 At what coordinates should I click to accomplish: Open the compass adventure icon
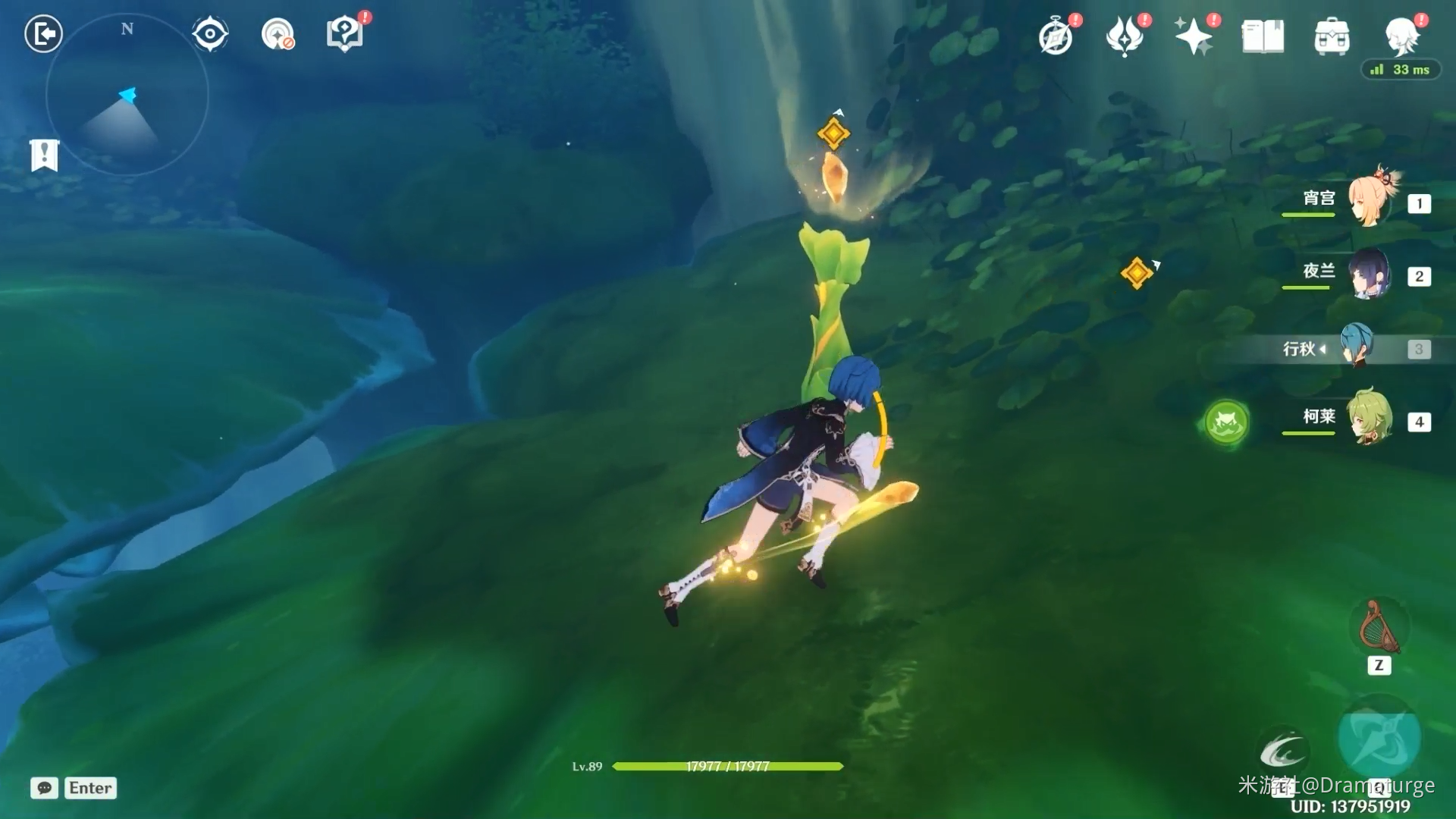point(1056,36)
